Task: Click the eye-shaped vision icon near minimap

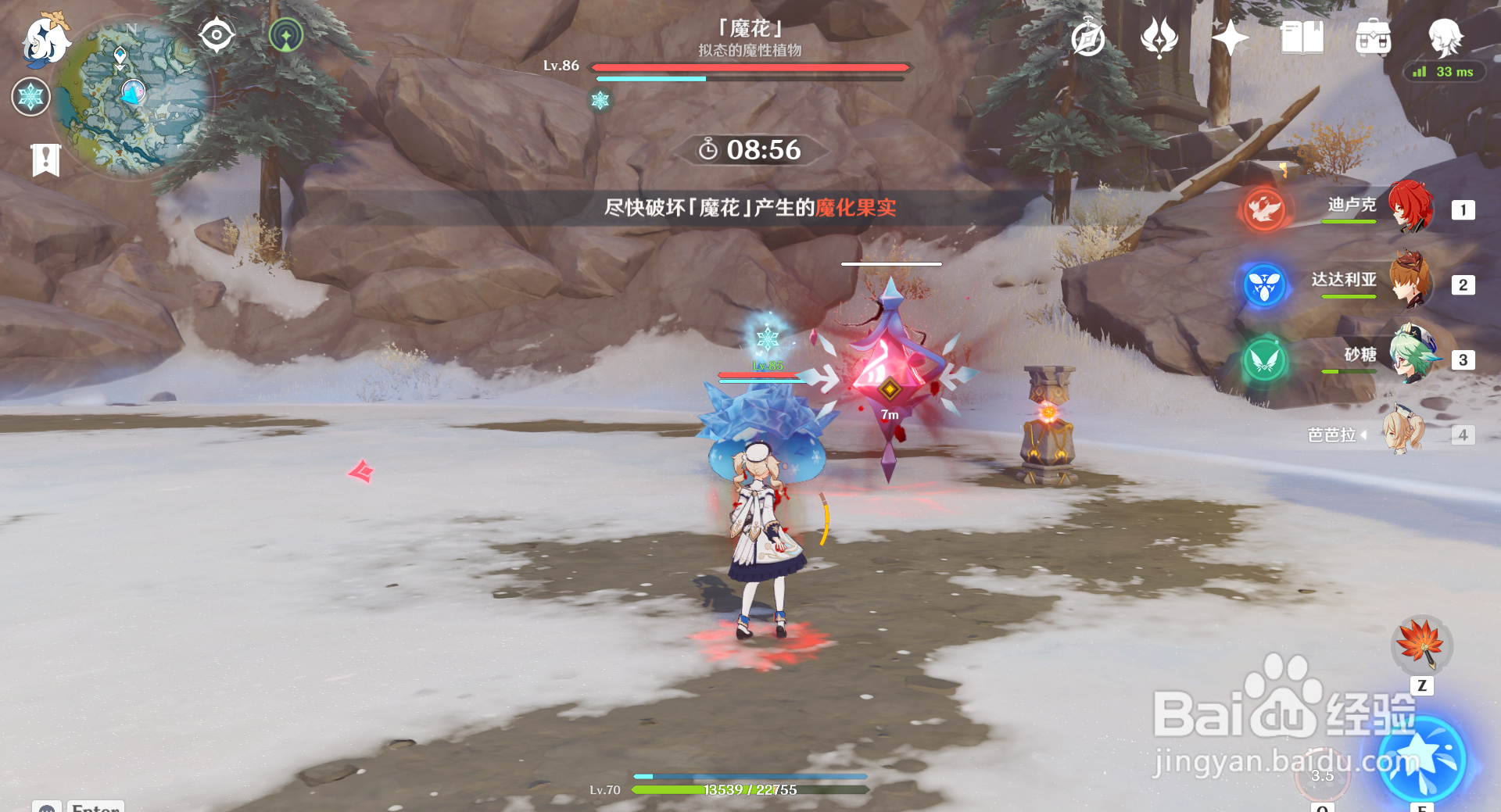Action: [215, 34]
